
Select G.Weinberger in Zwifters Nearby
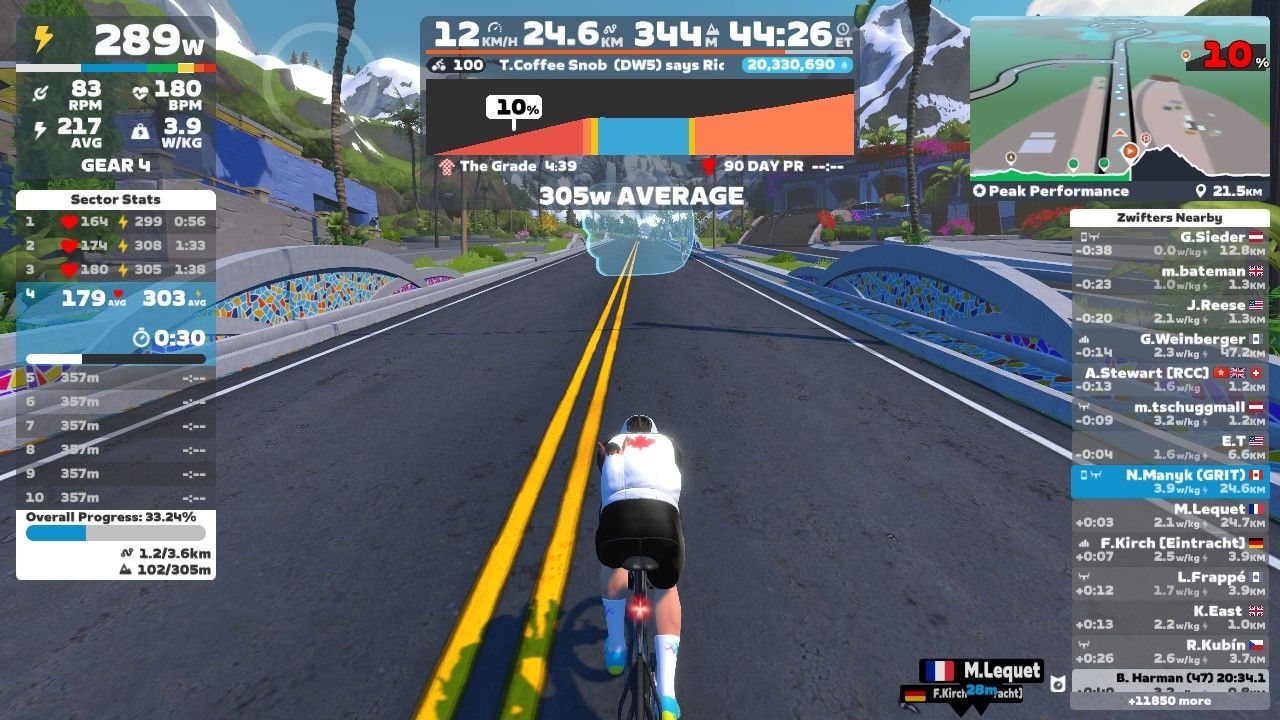1169,345
